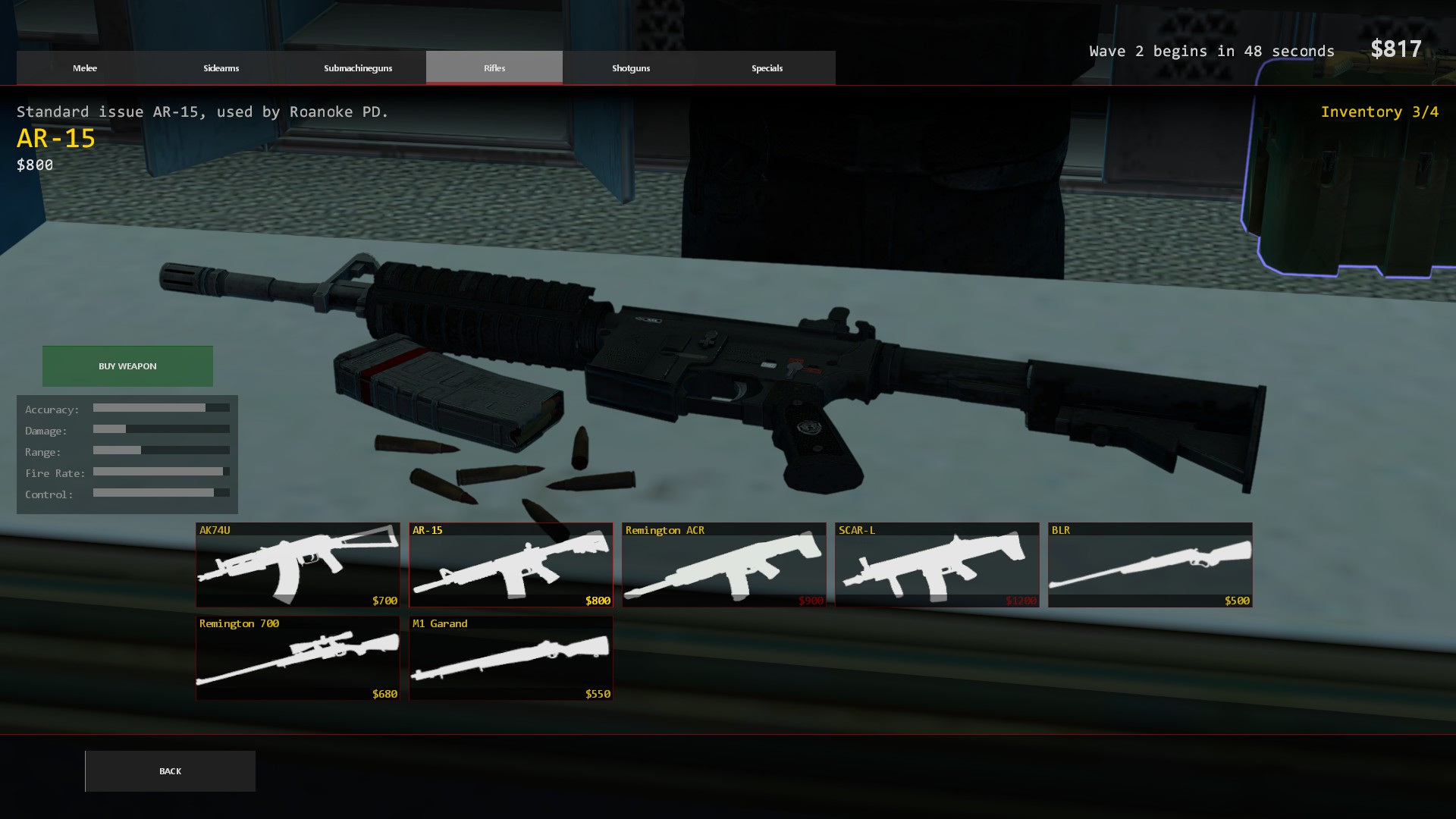Click the Back button

click(170, 770)
